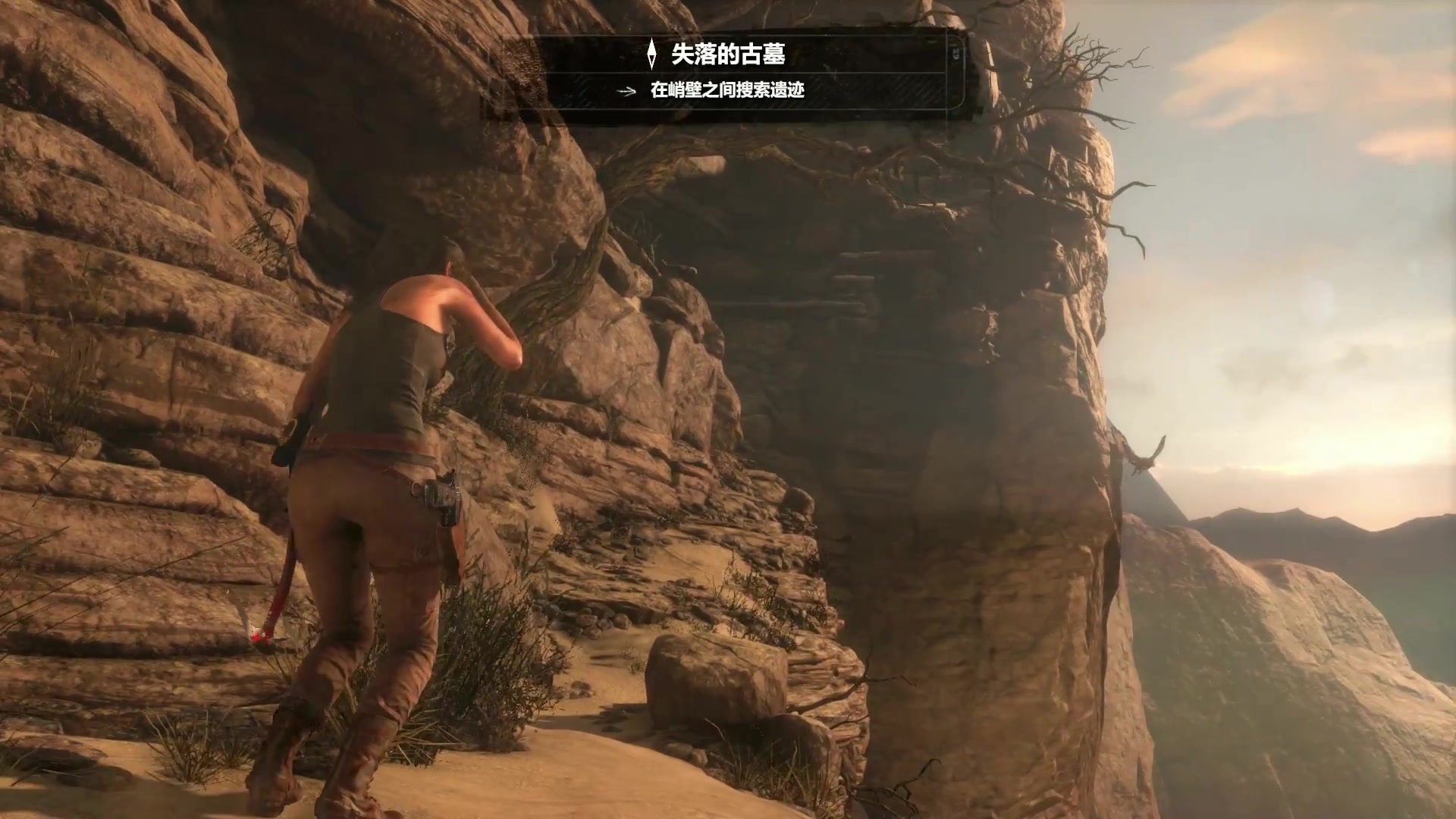Click the divider line under the quest title
This screenshot has height=819, width=1456.
[728, 74]
